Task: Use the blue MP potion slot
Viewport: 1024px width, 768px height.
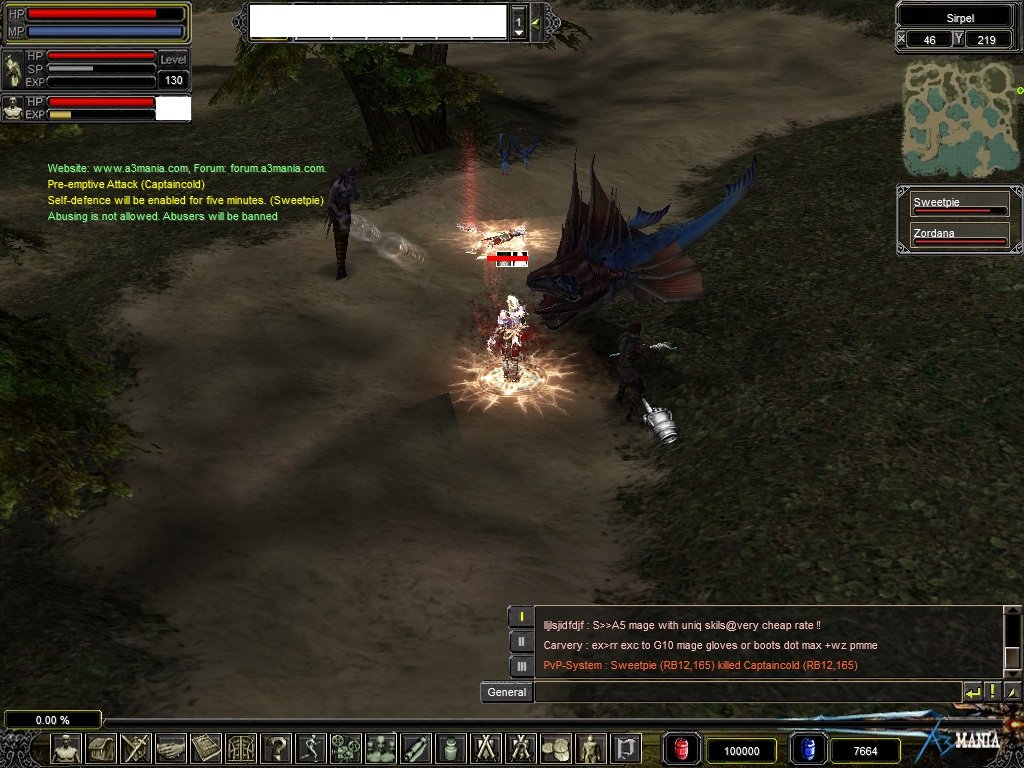Action: tap(806, 749)
